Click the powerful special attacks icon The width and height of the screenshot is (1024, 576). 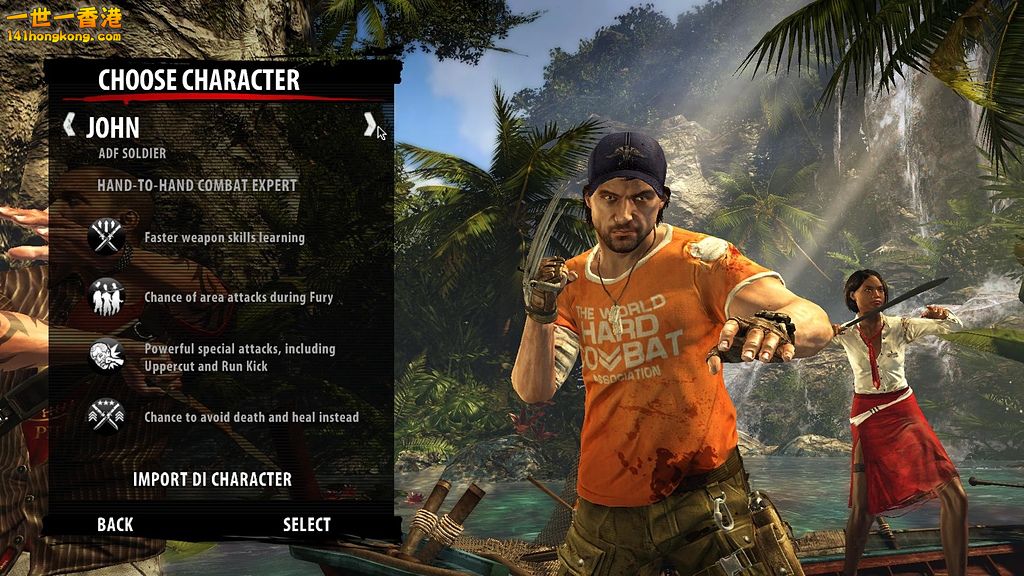tap(105, 357)
